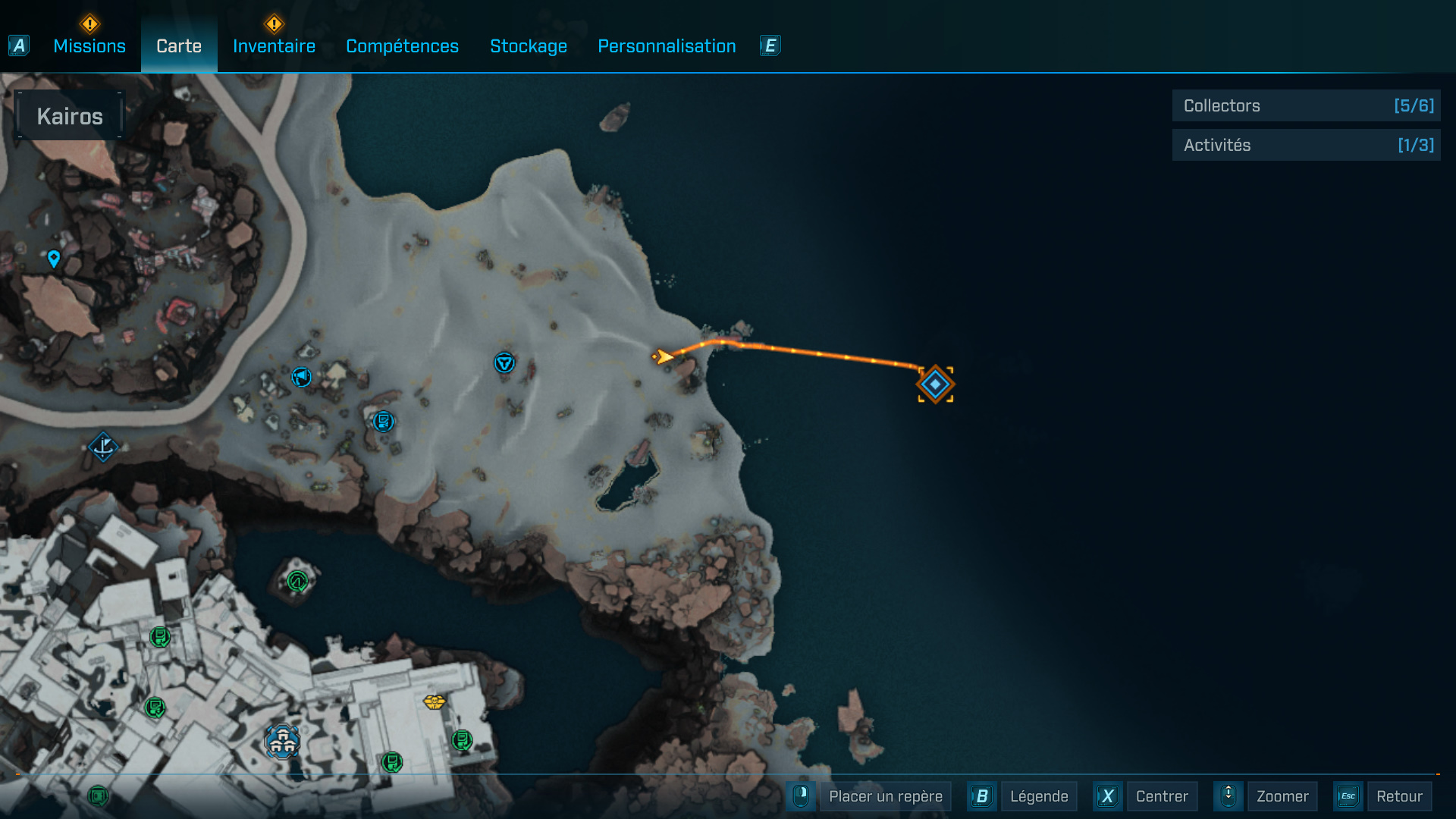
Task: Switch to the Carte tab
Action: coord(179,46)
